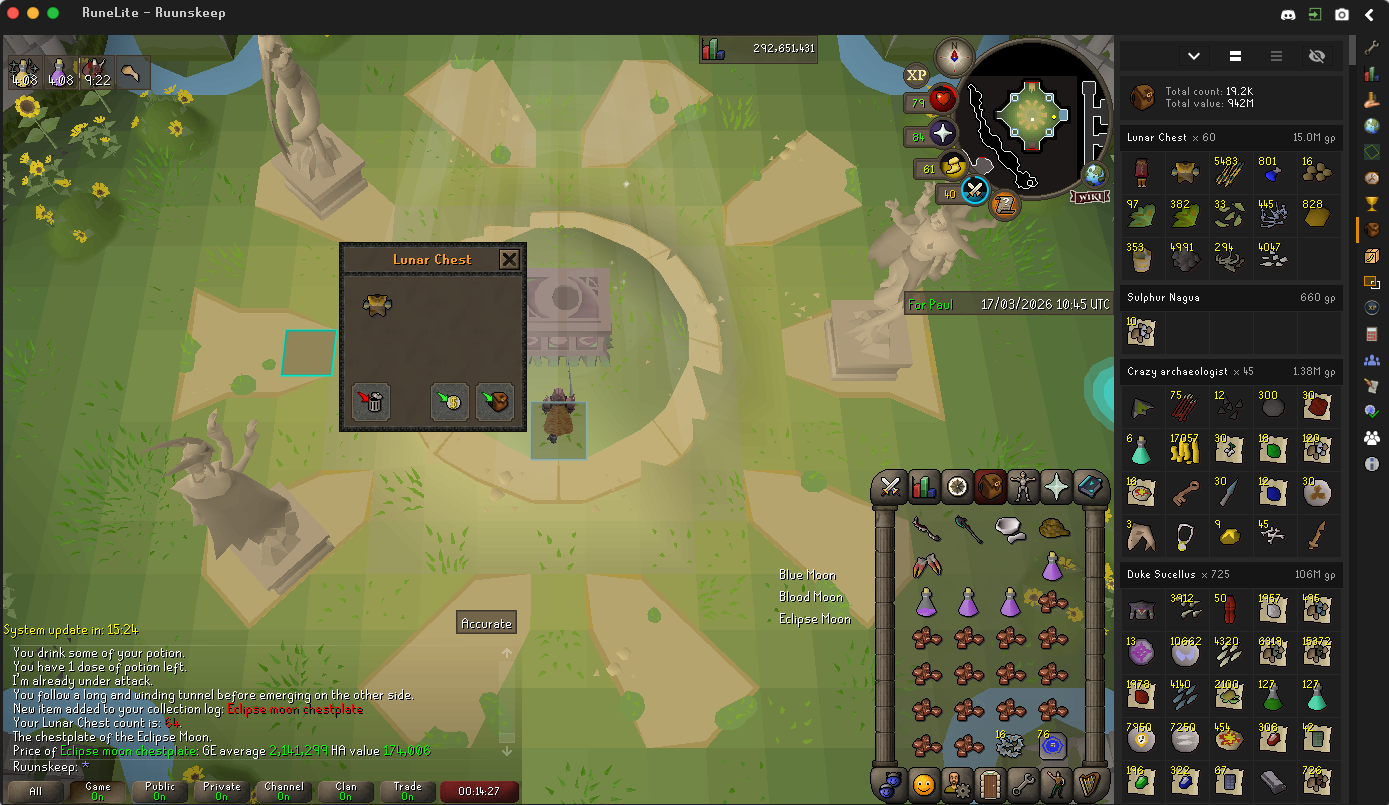Click the Accurate attack style label
1389x805 pixels.
click(x=486, y=623)
